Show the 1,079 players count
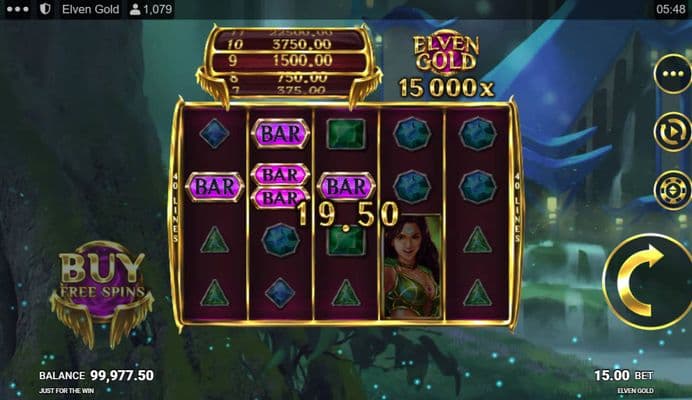This screenshot has width=692, height=400. (151, 9)
